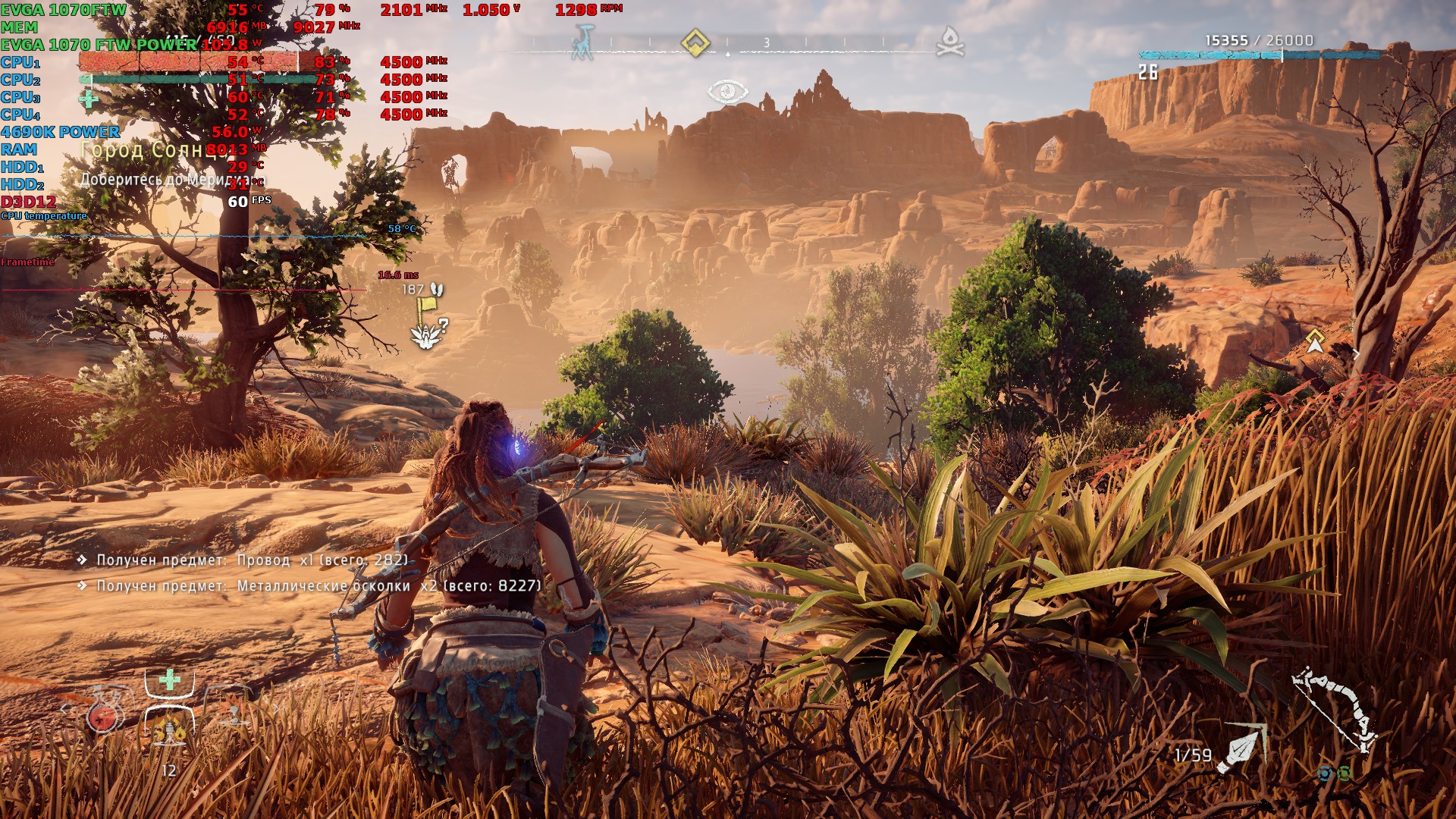This screenshot has width=1456, height=819.
Task: Use the green cross medicine pouch
Action: [x=170, y=679]
